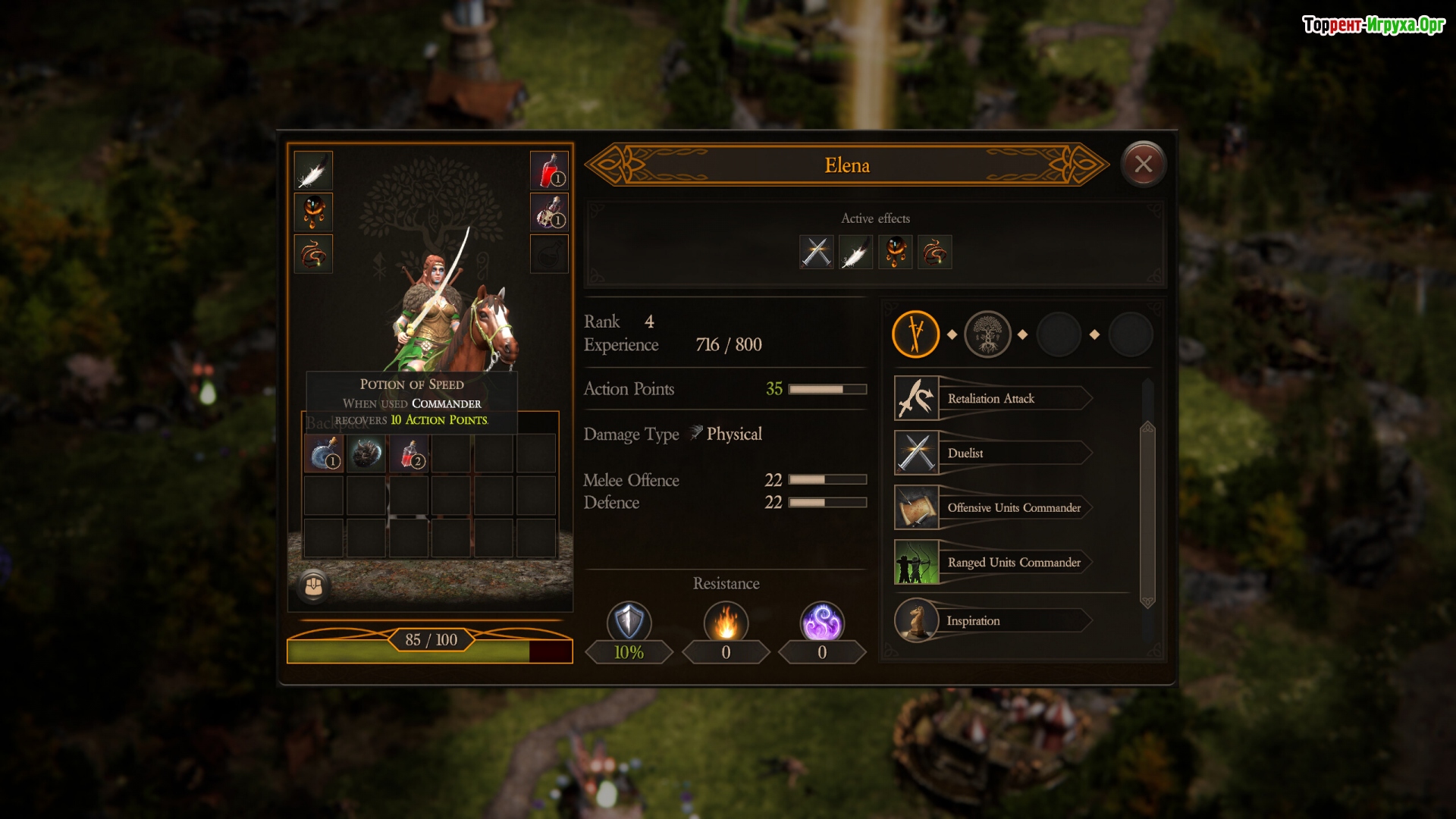Switch to the tree emblem skill tab
Image resolution: width=1456 pixels, height=819 pixels.
tap(987, 334)
